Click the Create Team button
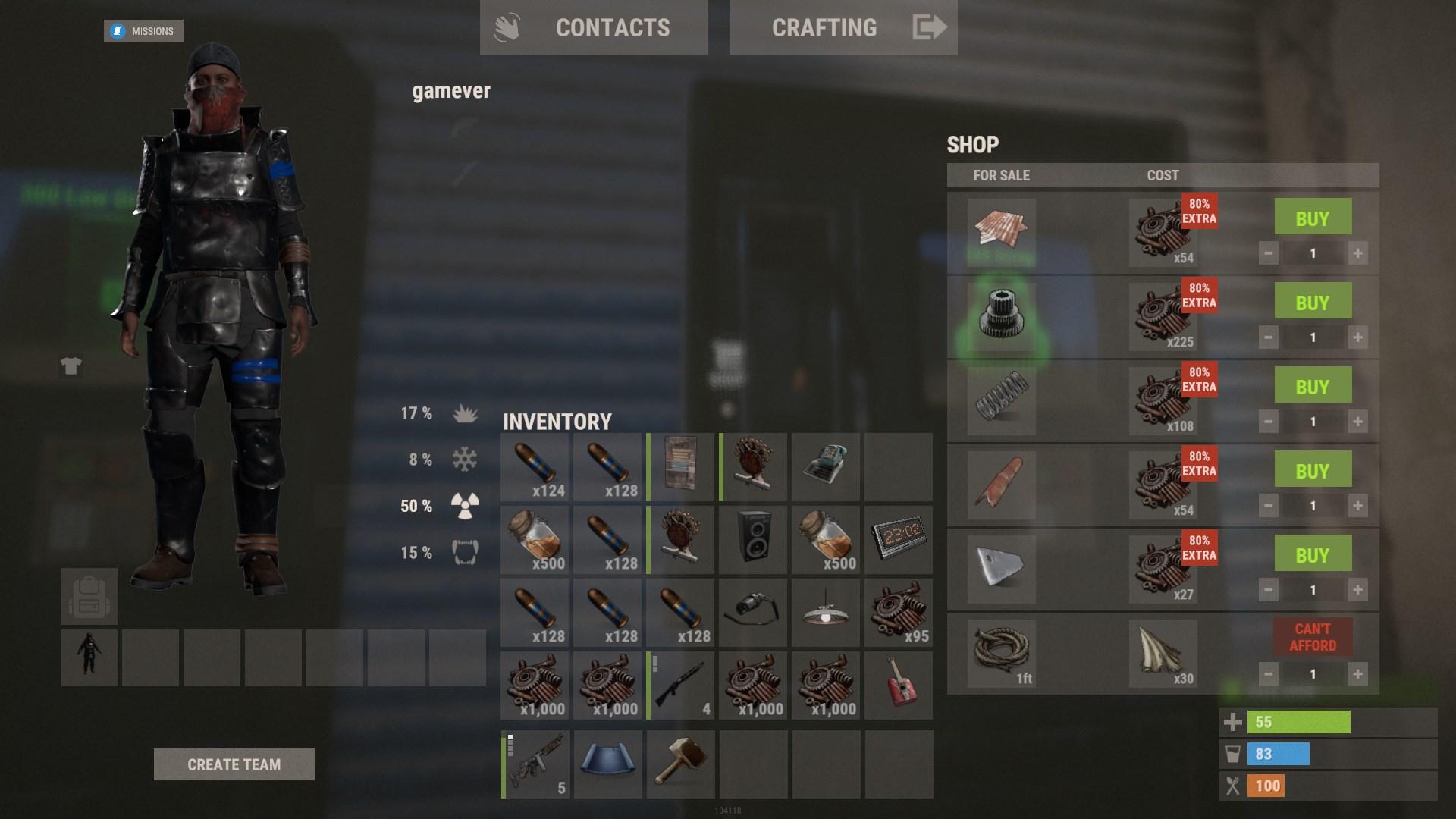The height and width of the screenshot is (819, 1456). coord(234,764)
